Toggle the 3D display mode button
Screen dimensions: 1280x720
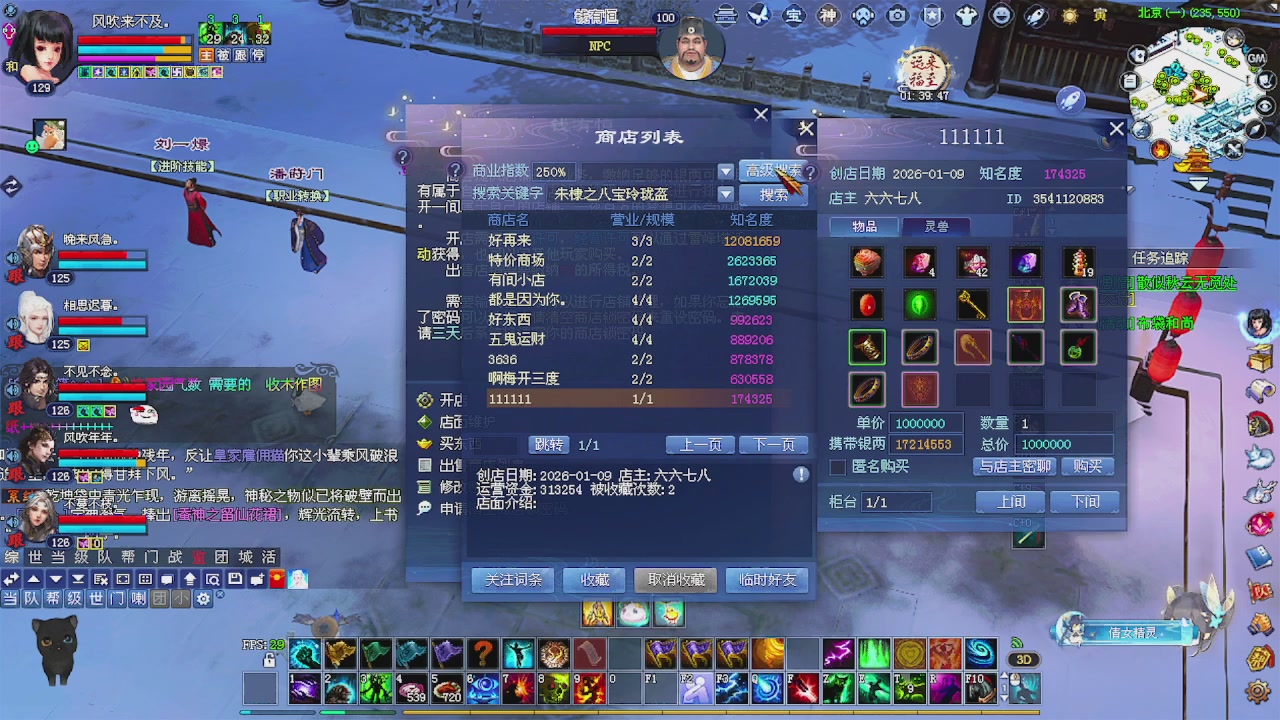(x=1023, y=659)
